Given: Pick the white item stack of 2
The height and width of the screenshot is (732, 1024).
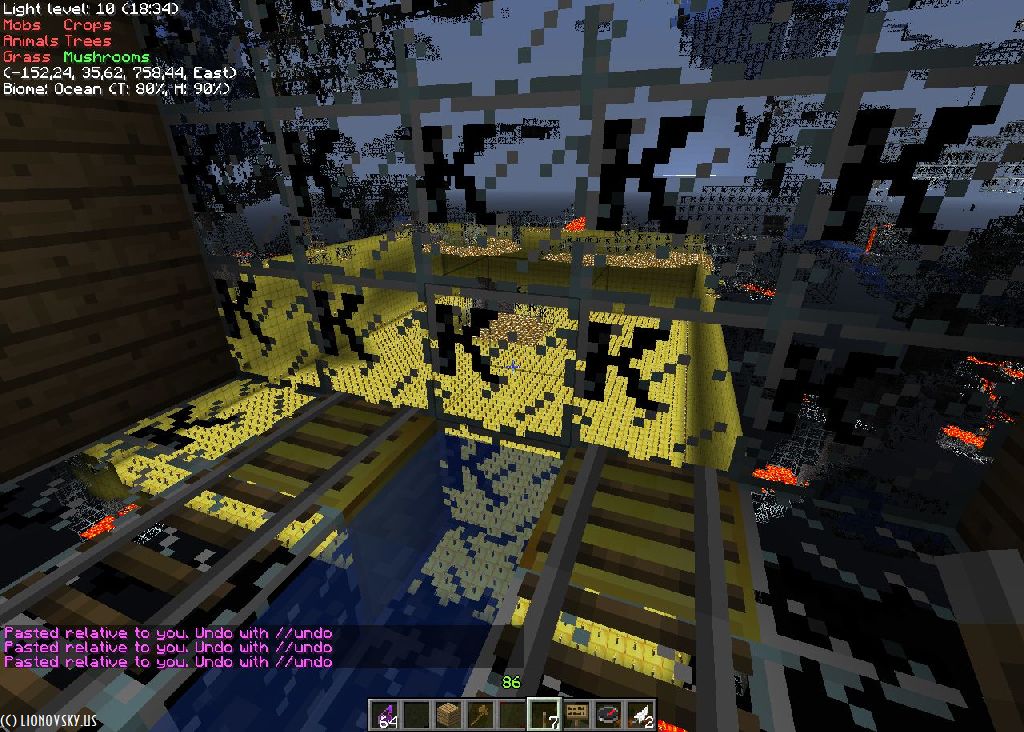Looking at the screenshot, I should point(641,715).
